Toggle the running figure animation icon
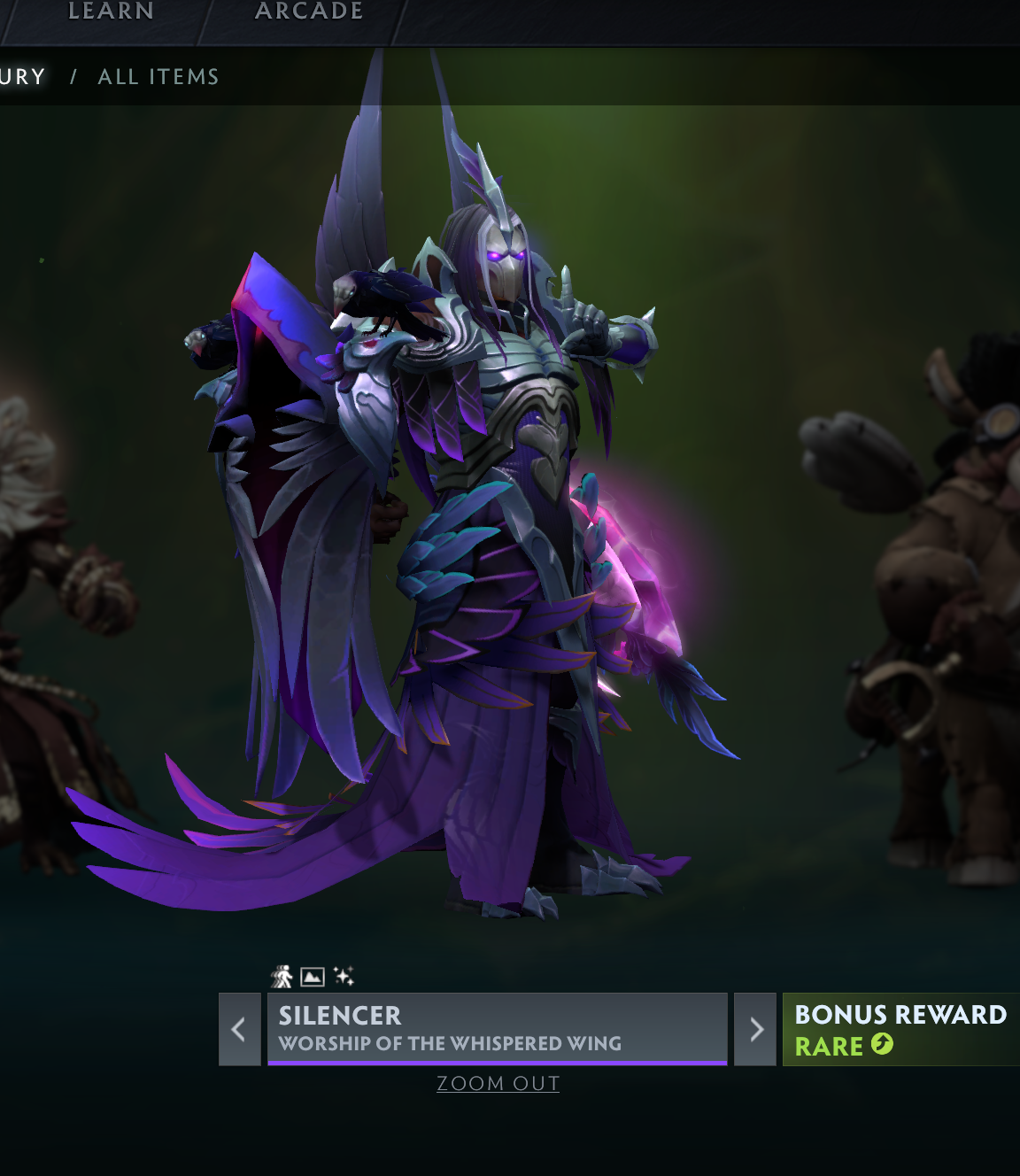The width and height of the screenshot is (1020, 1176). 282,976
